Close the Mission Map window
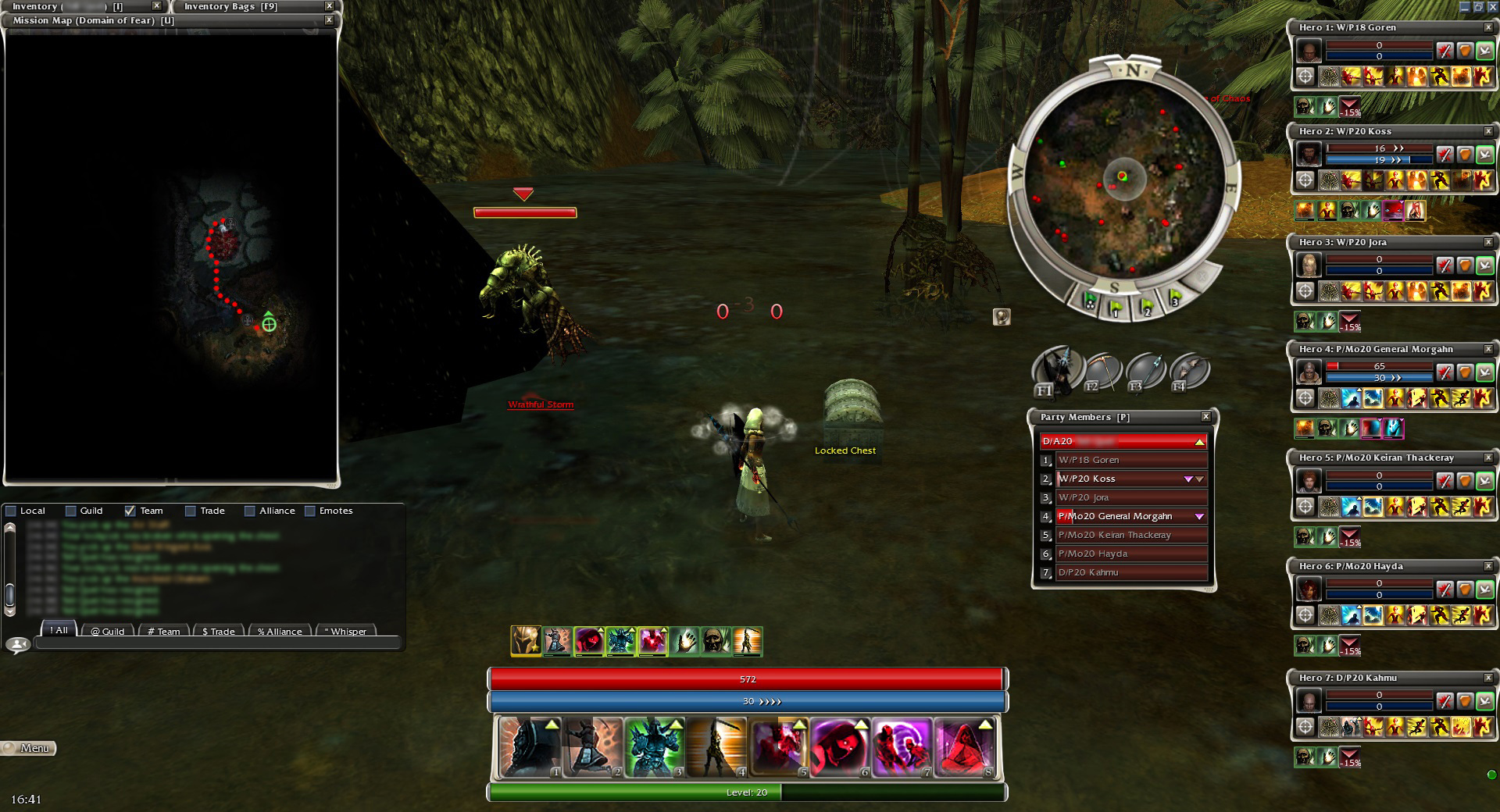The image size is (1500, 812). (329, 20)
